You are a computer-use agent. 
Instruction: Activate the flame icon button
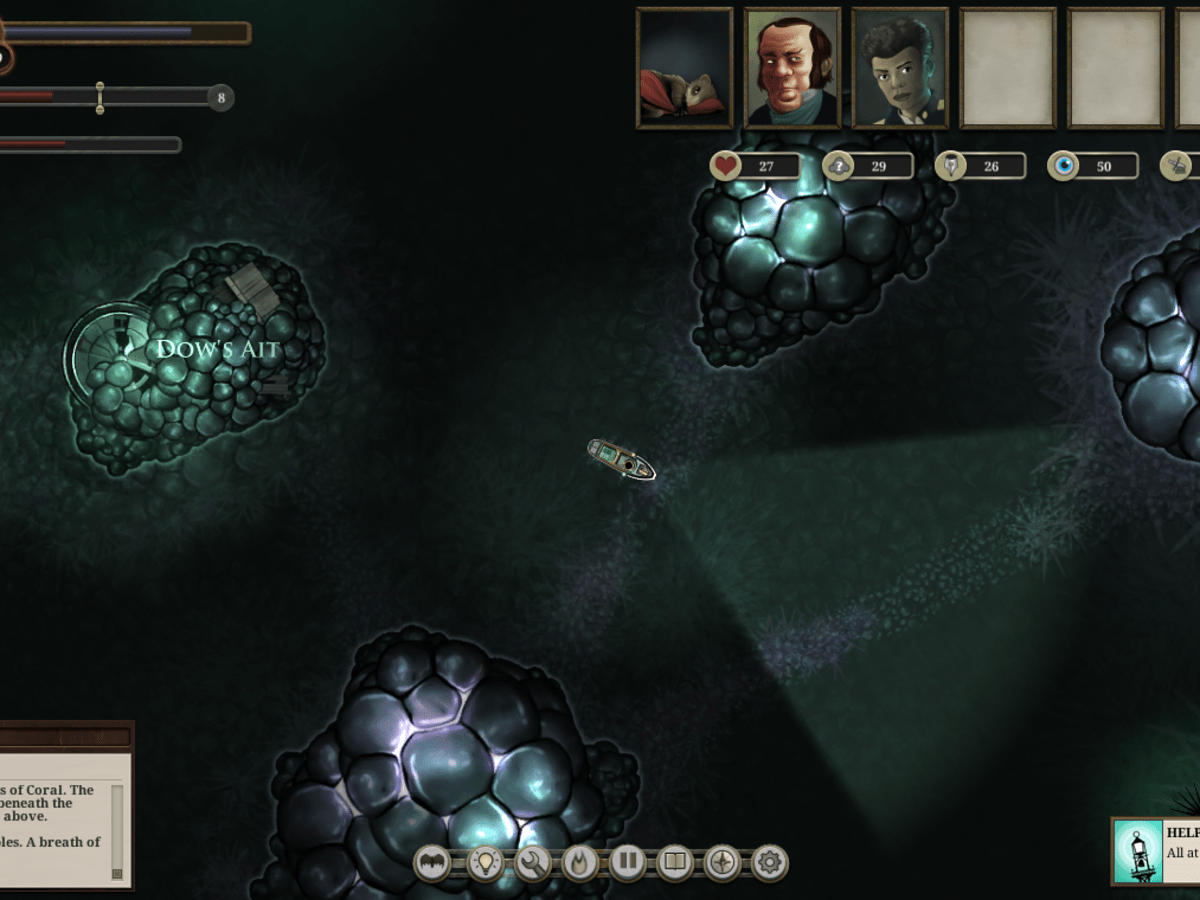pyautogui.click(x=580, y=862)
